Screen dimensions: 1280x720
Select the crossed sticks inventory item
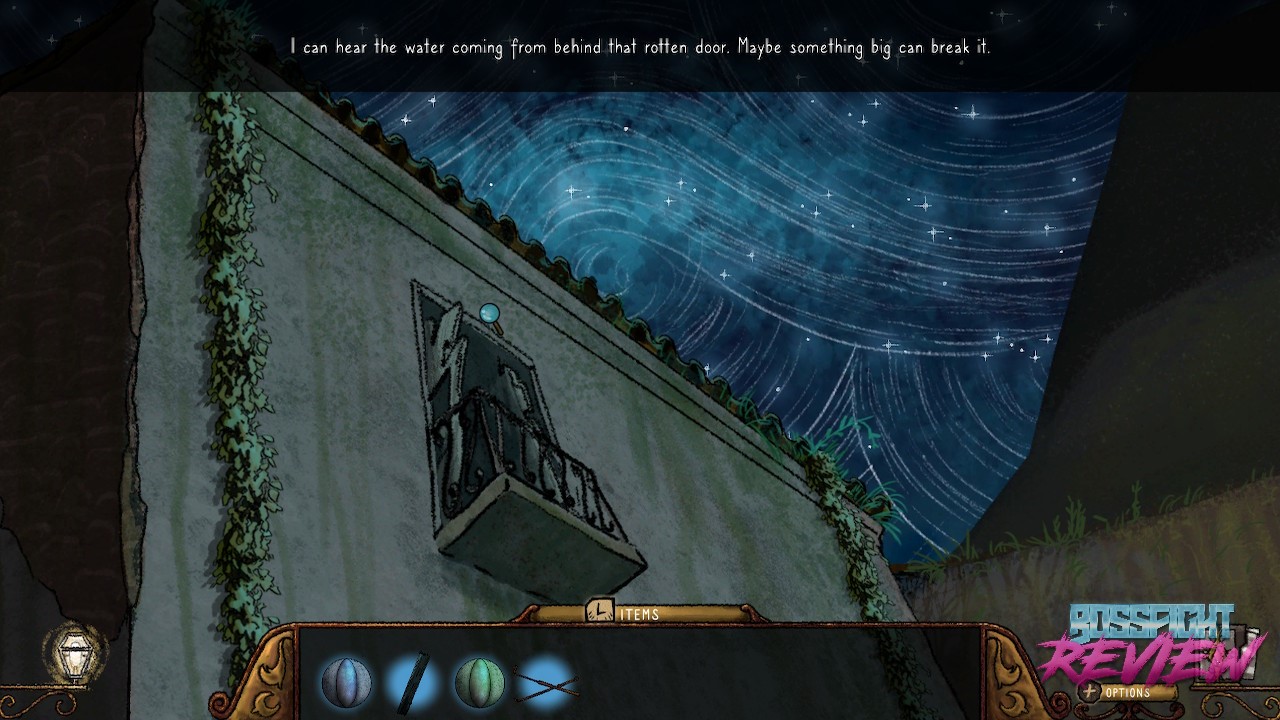click(546, 684)
